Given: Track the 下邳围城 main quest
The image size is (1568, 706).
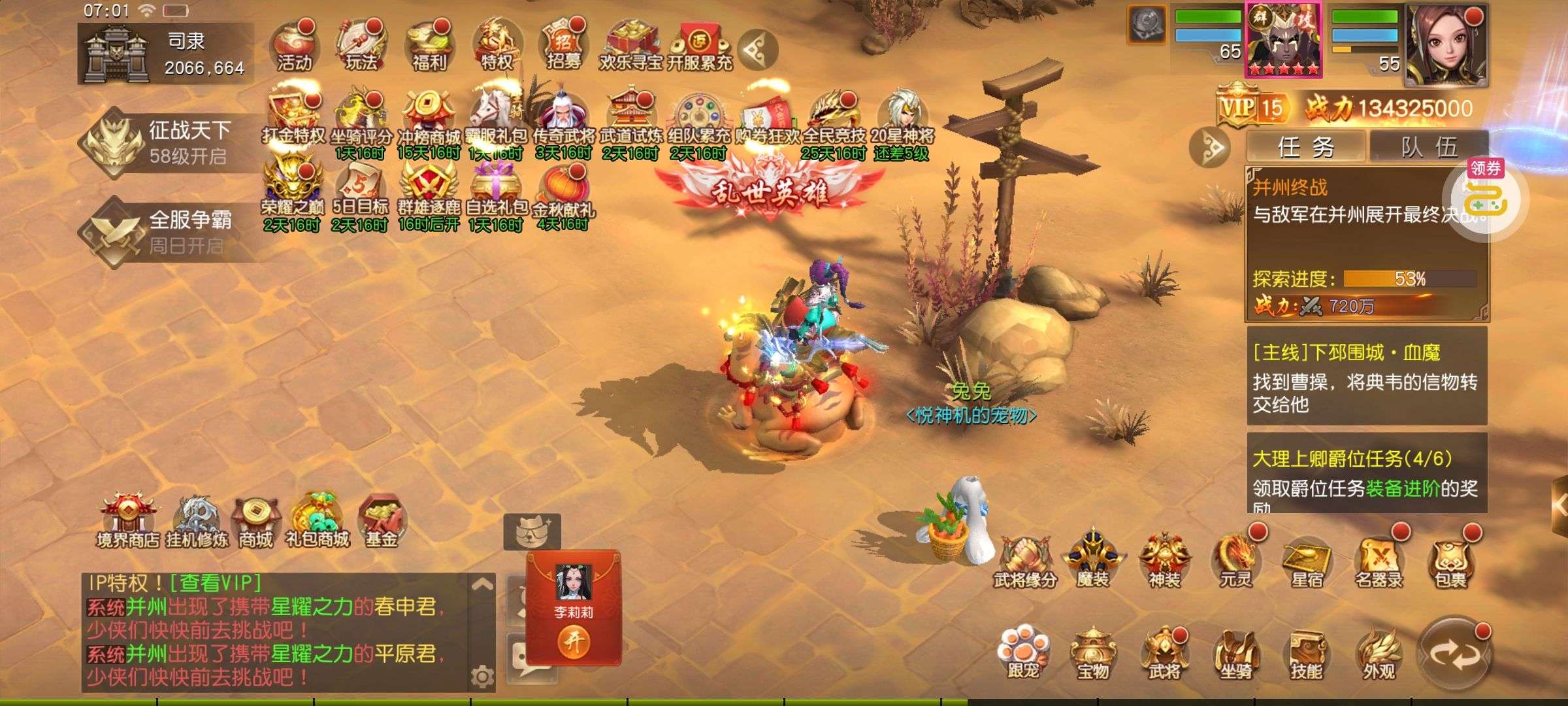Looking at the screenshot, I should point(1367,377).
